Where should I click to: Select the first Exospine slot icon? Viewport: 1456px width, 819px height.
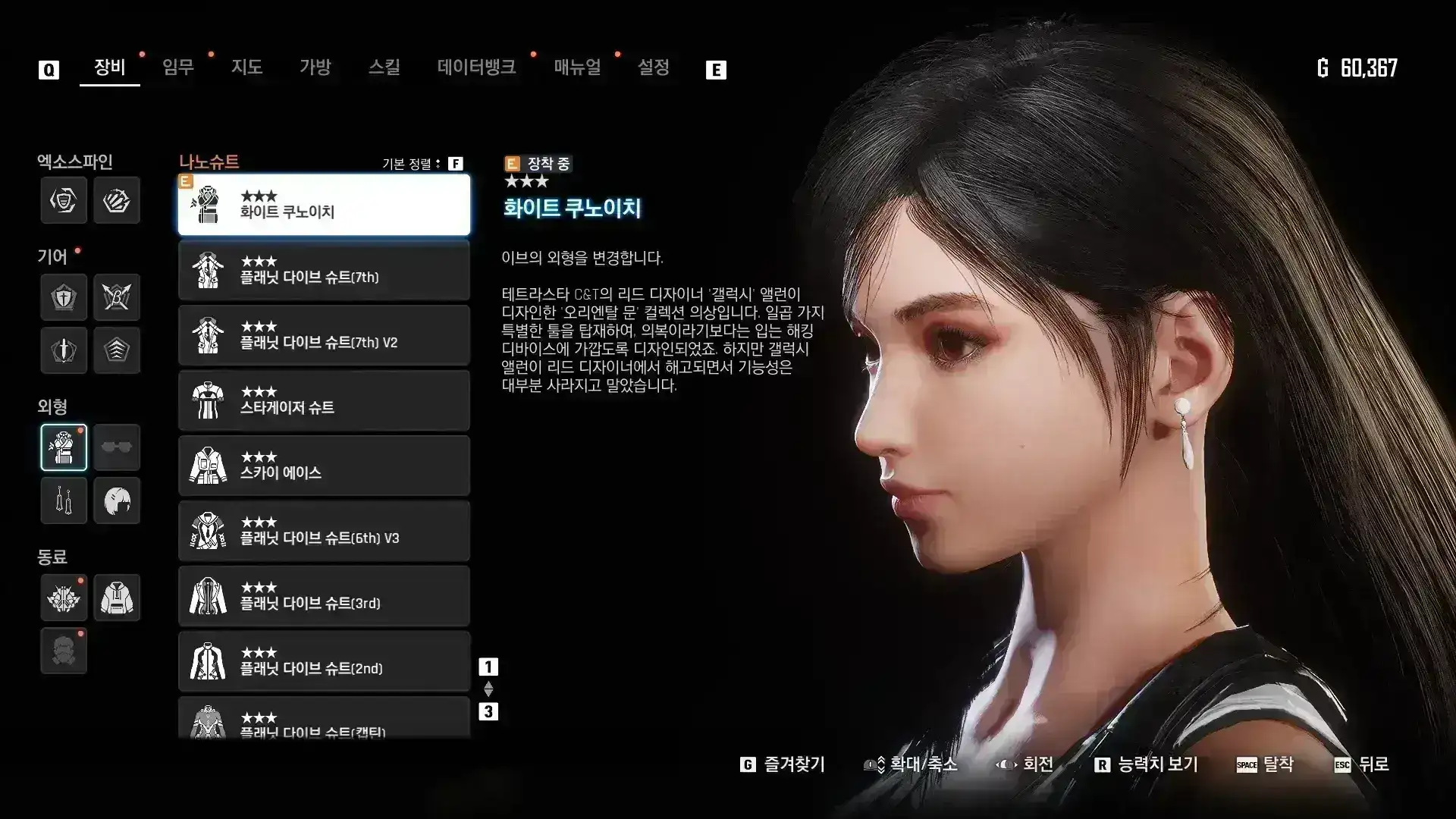click(x=64, y=201)
